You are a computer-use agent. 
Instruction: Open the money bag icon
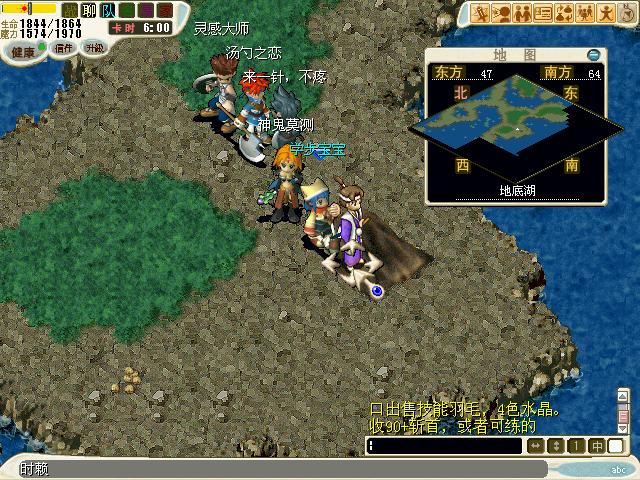pyautogui.click(x=625, y=13)
